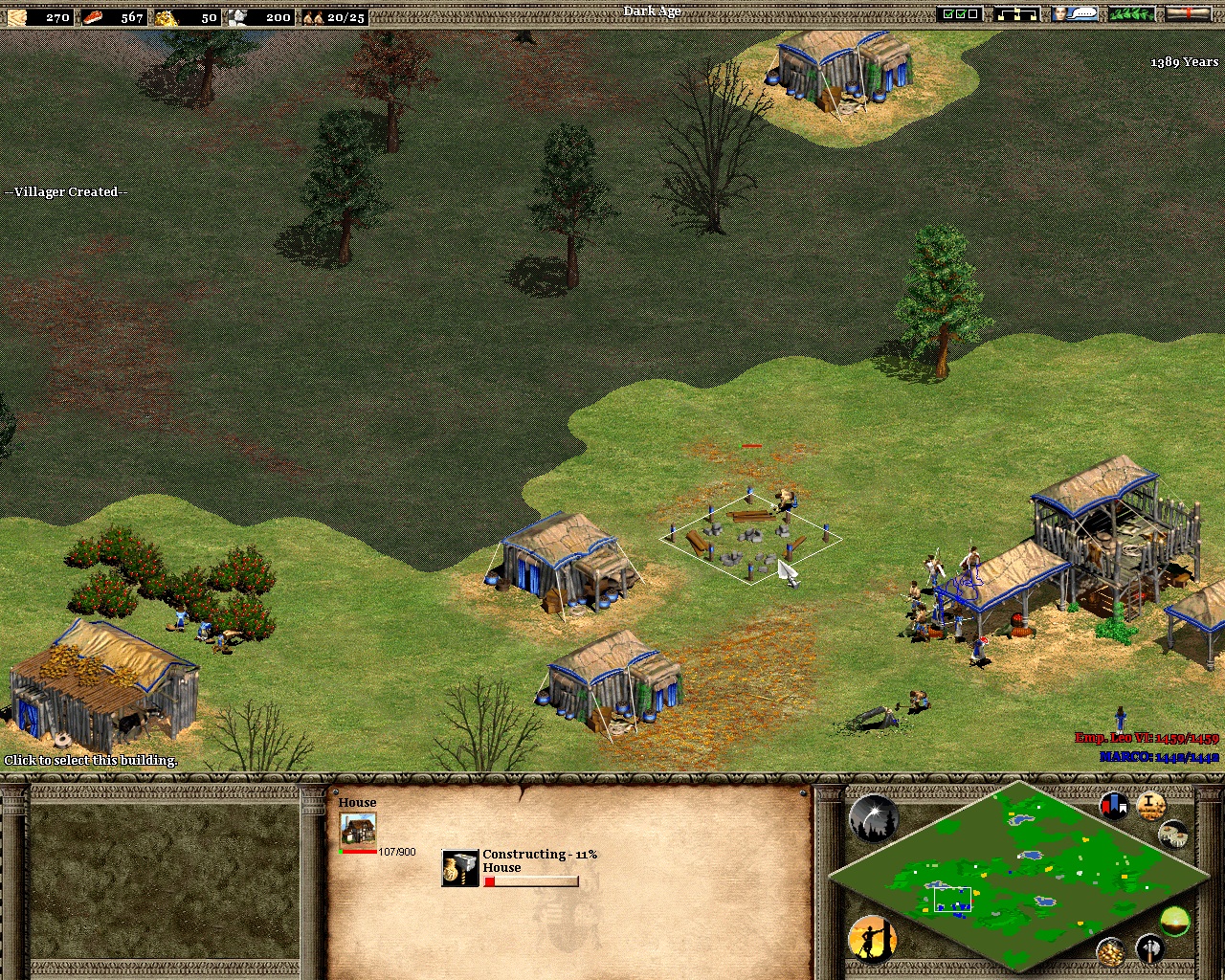Activate the flare signal button
Viewport: 1225px width, 980px height.
pyautogui.click(x=873, y=819)
